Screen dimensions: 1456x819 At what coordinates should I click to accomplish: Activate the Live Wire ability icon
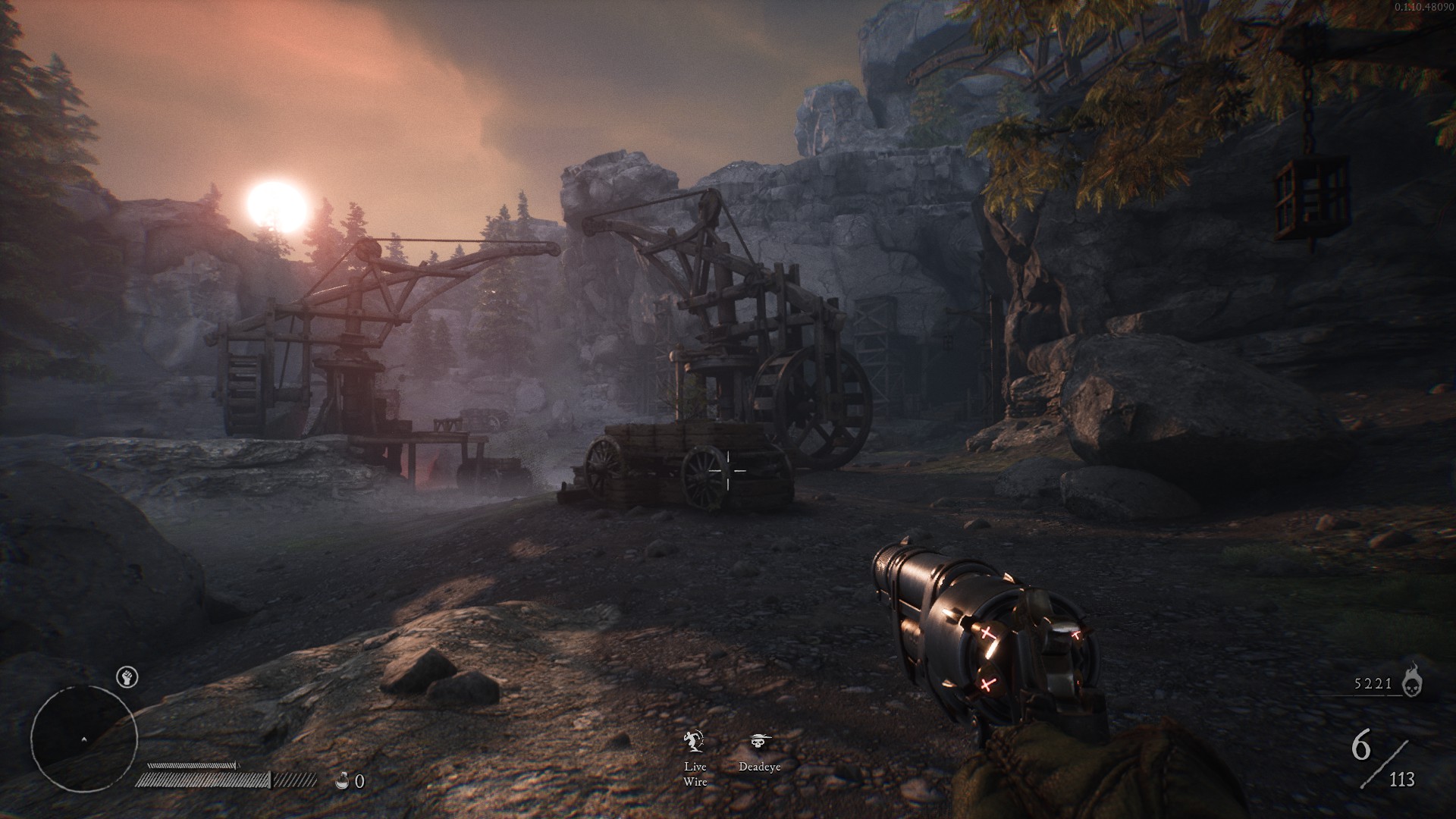pos(695,741)
